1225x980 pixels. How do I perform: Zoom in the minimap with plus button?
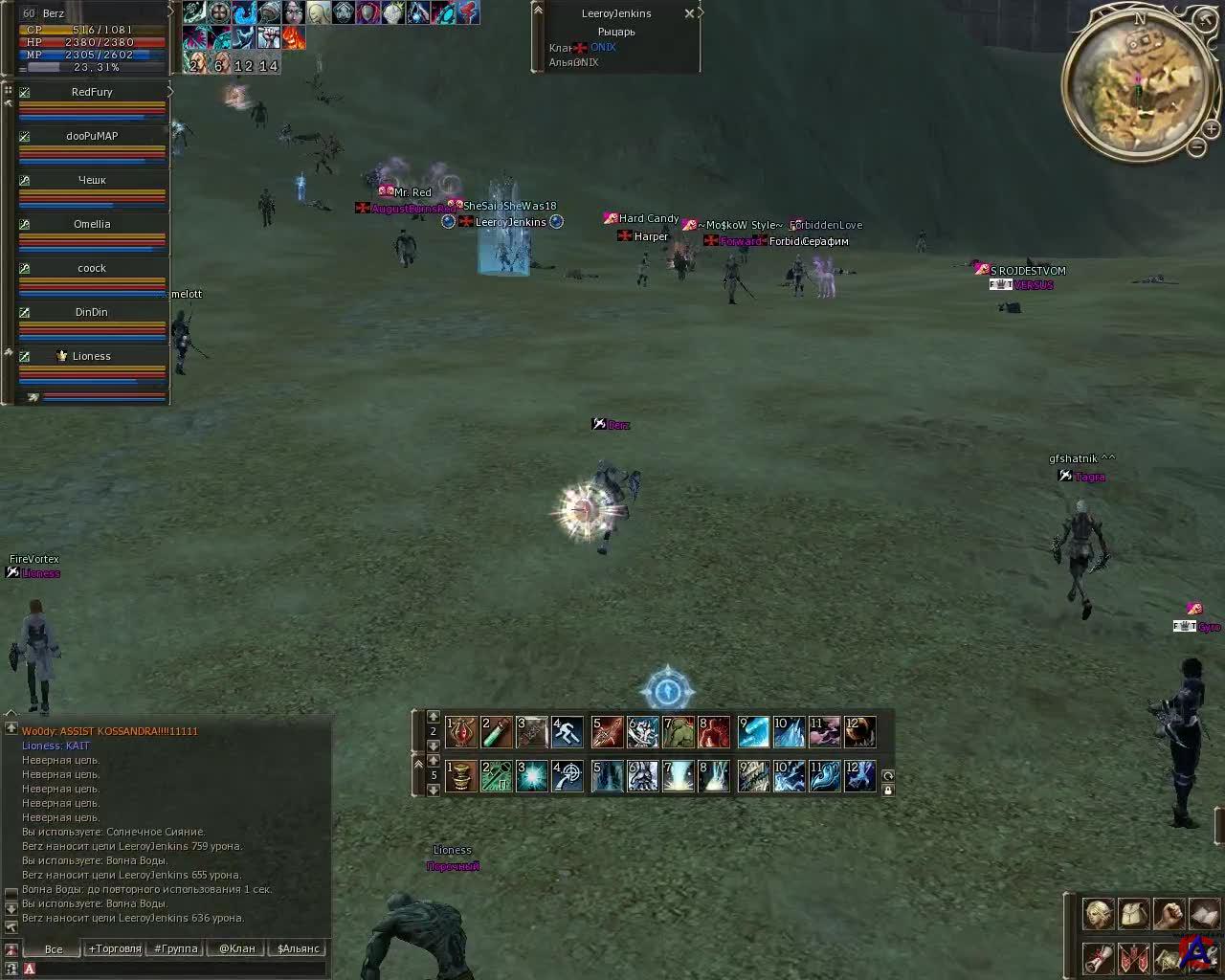[x=1212, y=128]
